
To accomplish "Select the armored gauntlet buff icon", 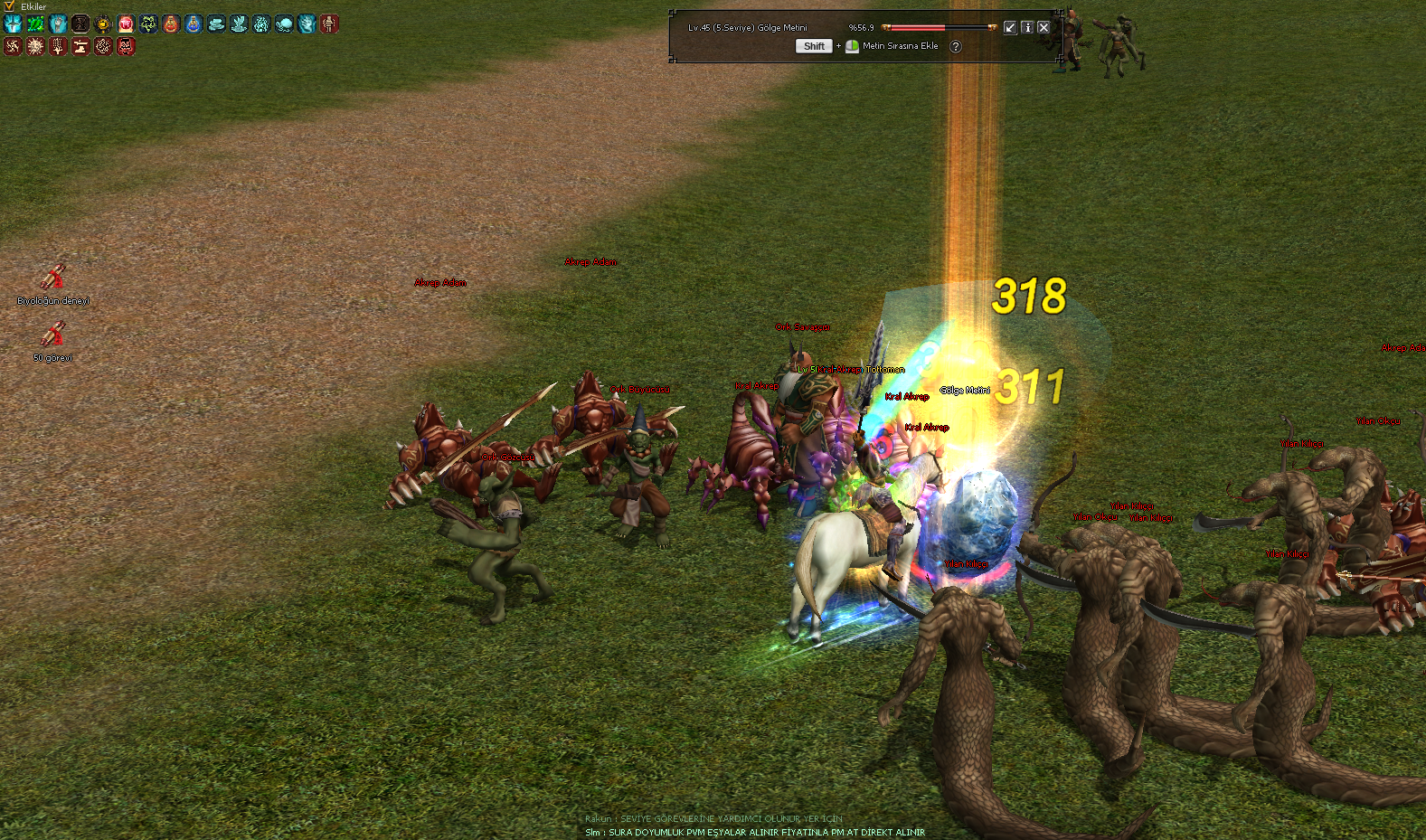I will [58, 24].
